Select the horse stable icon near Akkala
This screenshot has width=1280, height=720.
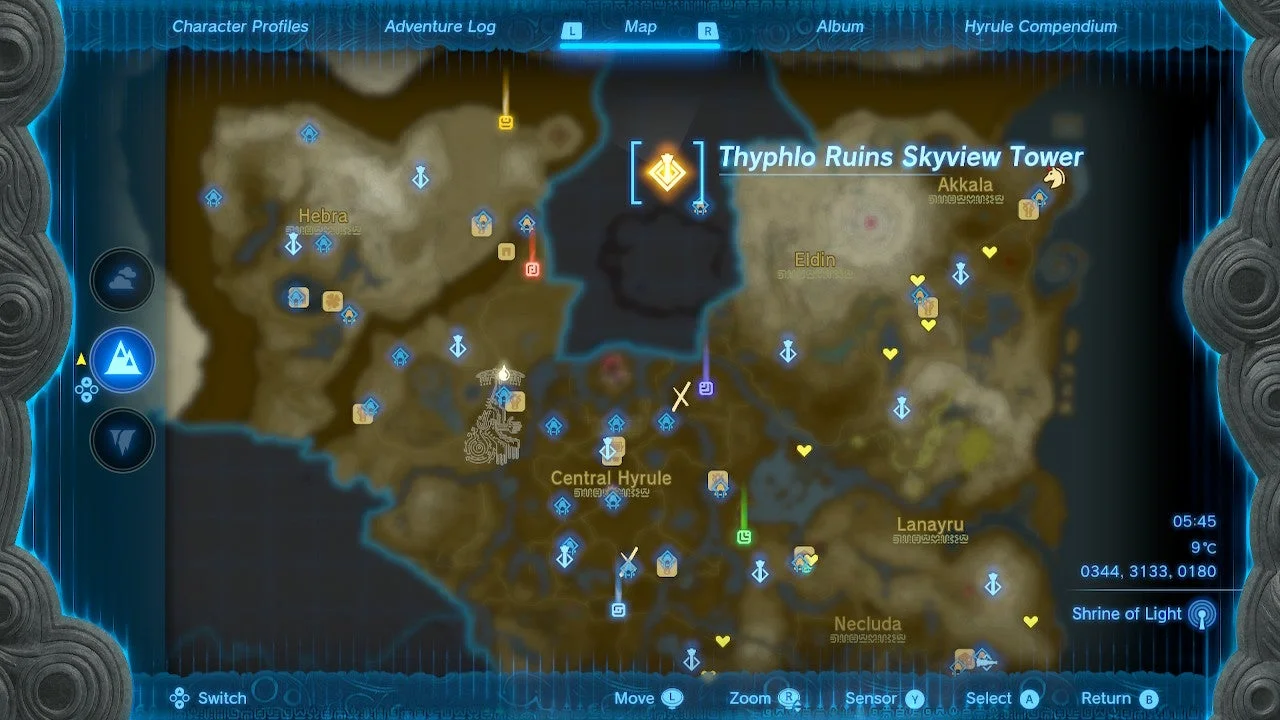[x=1056, y=177]
